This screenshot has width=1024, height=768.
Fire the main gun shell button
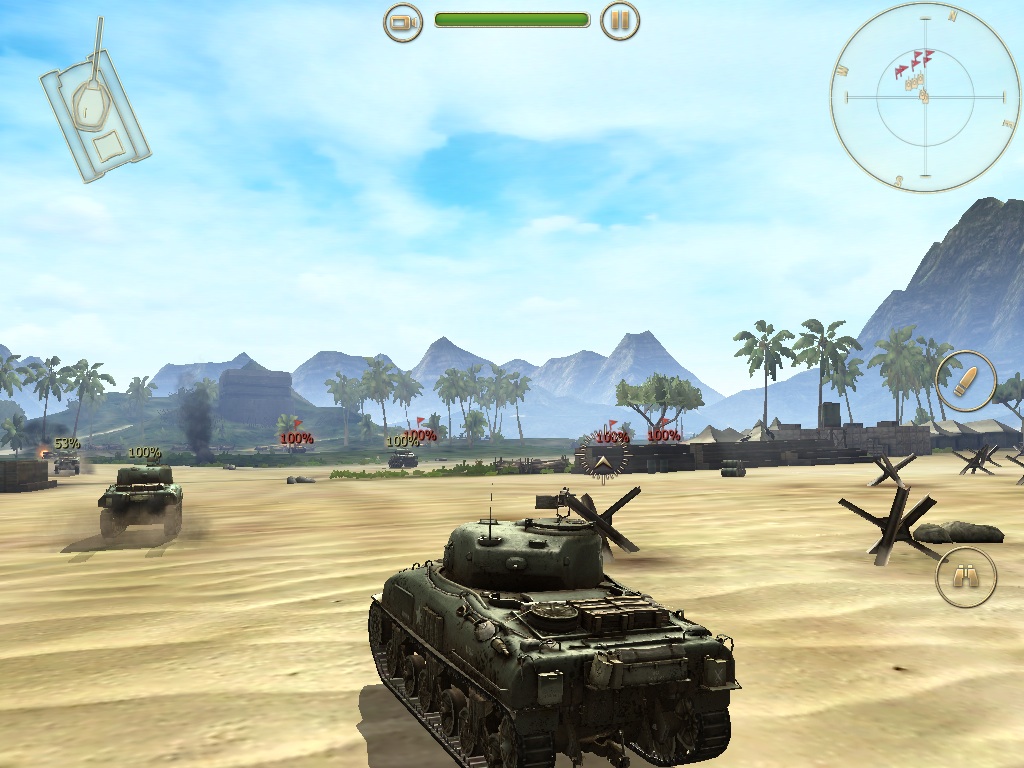966,381
